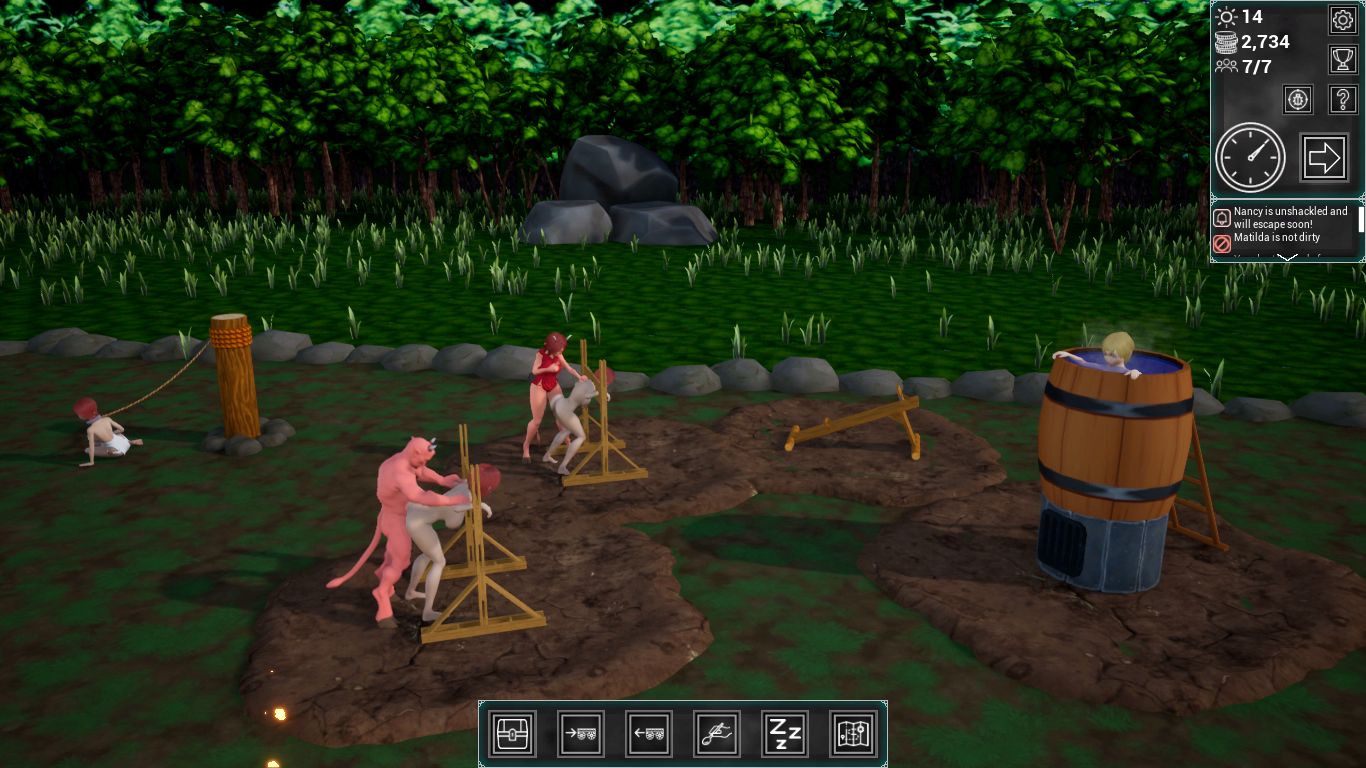Open the folded map icon
This screenshot has width=1366, height=768.
coord(853,734)
